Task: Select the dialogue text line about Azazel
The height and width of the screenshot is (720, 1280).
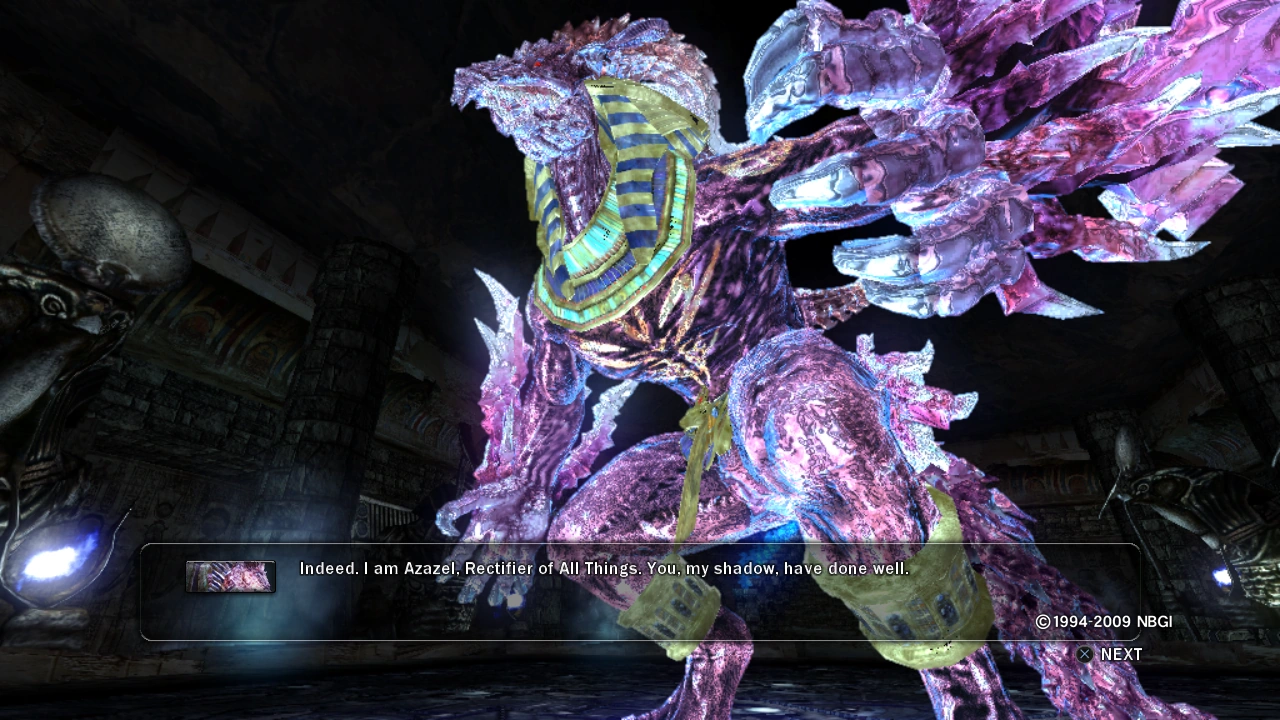Action: pyautogui.click(x=600, y=568)
